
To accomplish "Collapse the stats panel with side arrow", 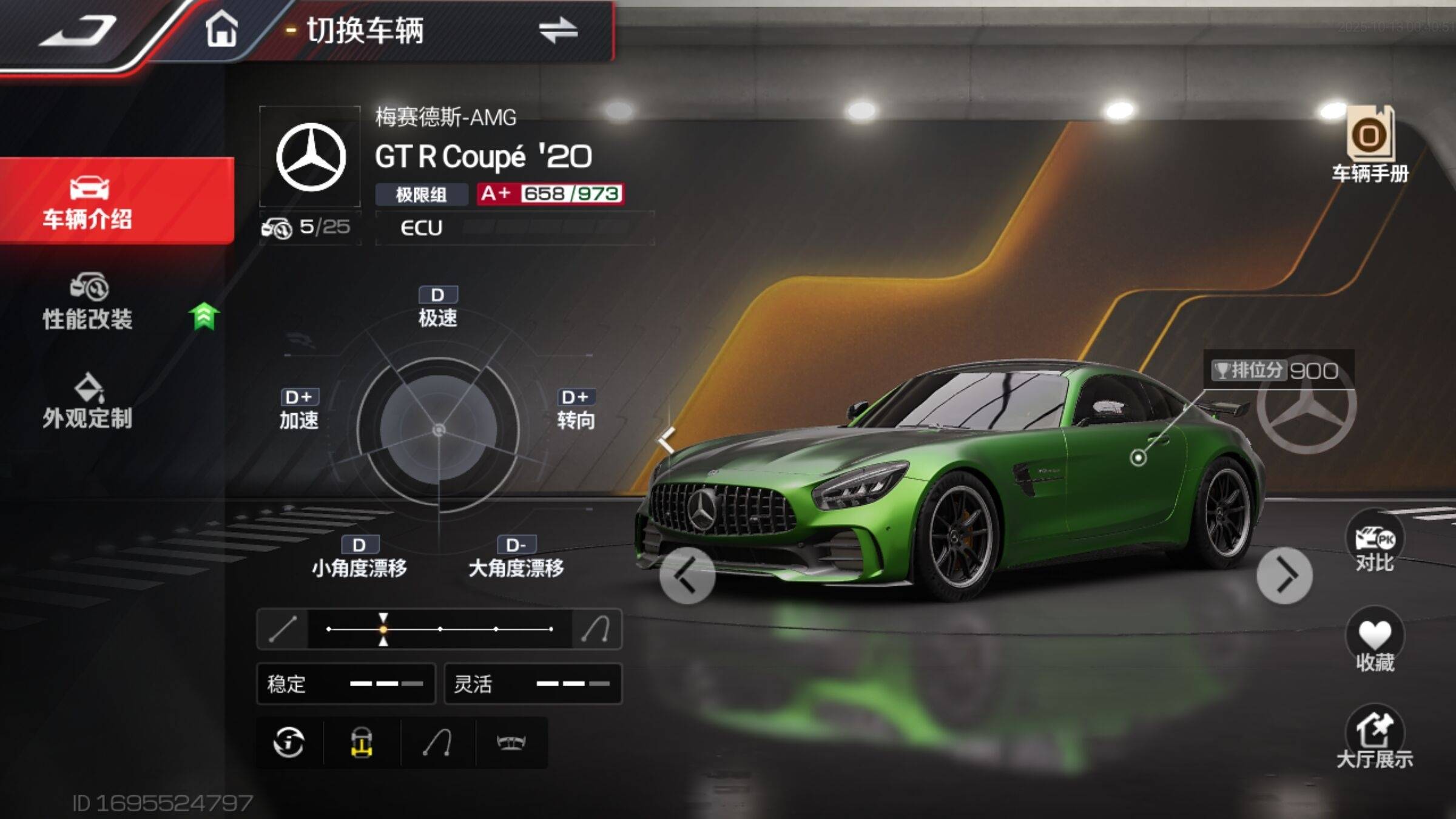I will (x=666, y=439).
